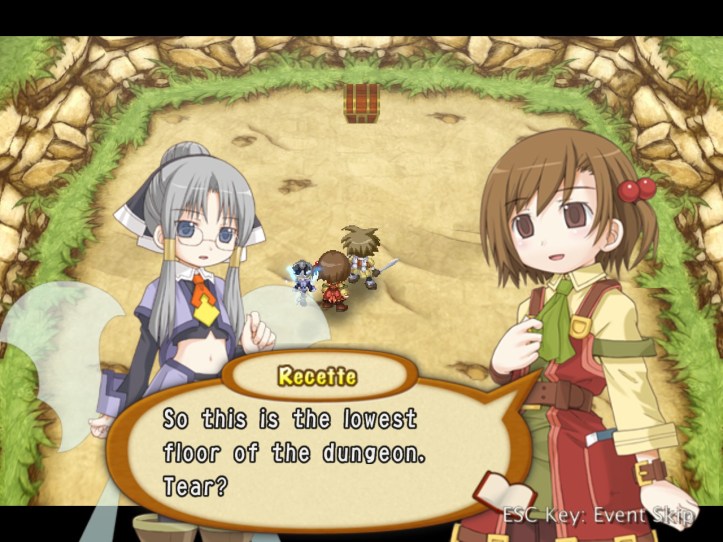Screen dimensions: 723x542
Task: Advance Recette's dialogue speech bubble
Action: click(300, 452)
